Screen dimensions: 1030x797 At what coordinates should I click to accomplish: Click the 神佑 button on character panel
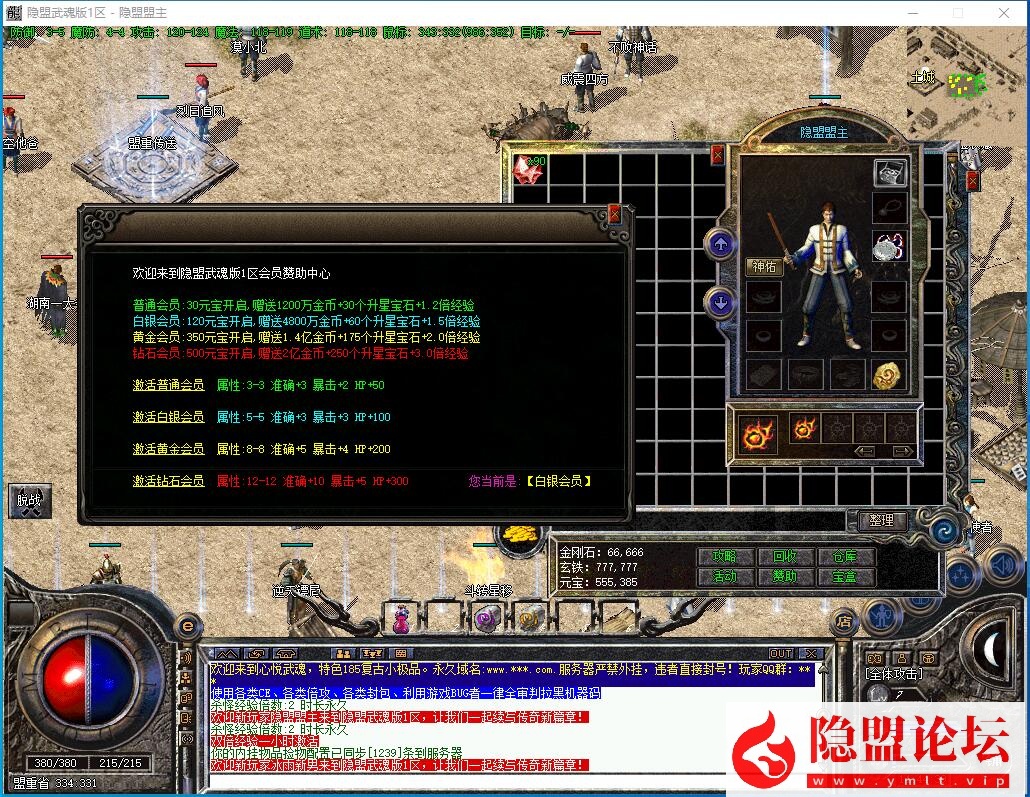click(x=765, y=266)
